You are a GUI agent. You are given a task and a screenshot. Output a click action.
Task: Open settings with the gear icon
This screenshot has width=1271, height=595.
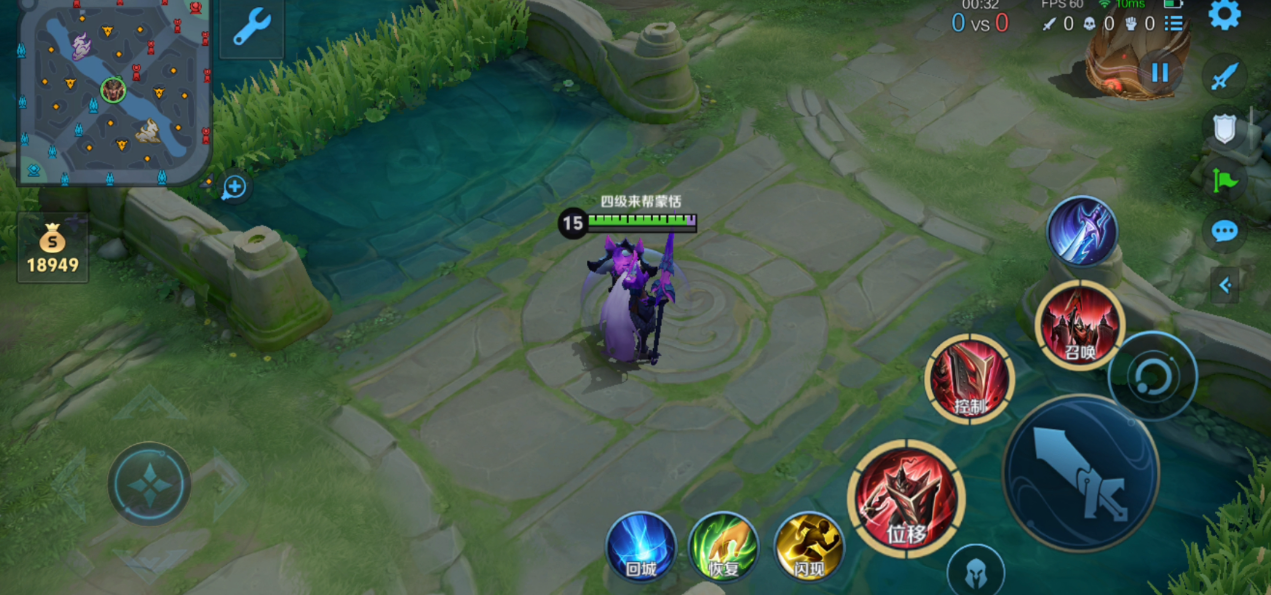1224,15
